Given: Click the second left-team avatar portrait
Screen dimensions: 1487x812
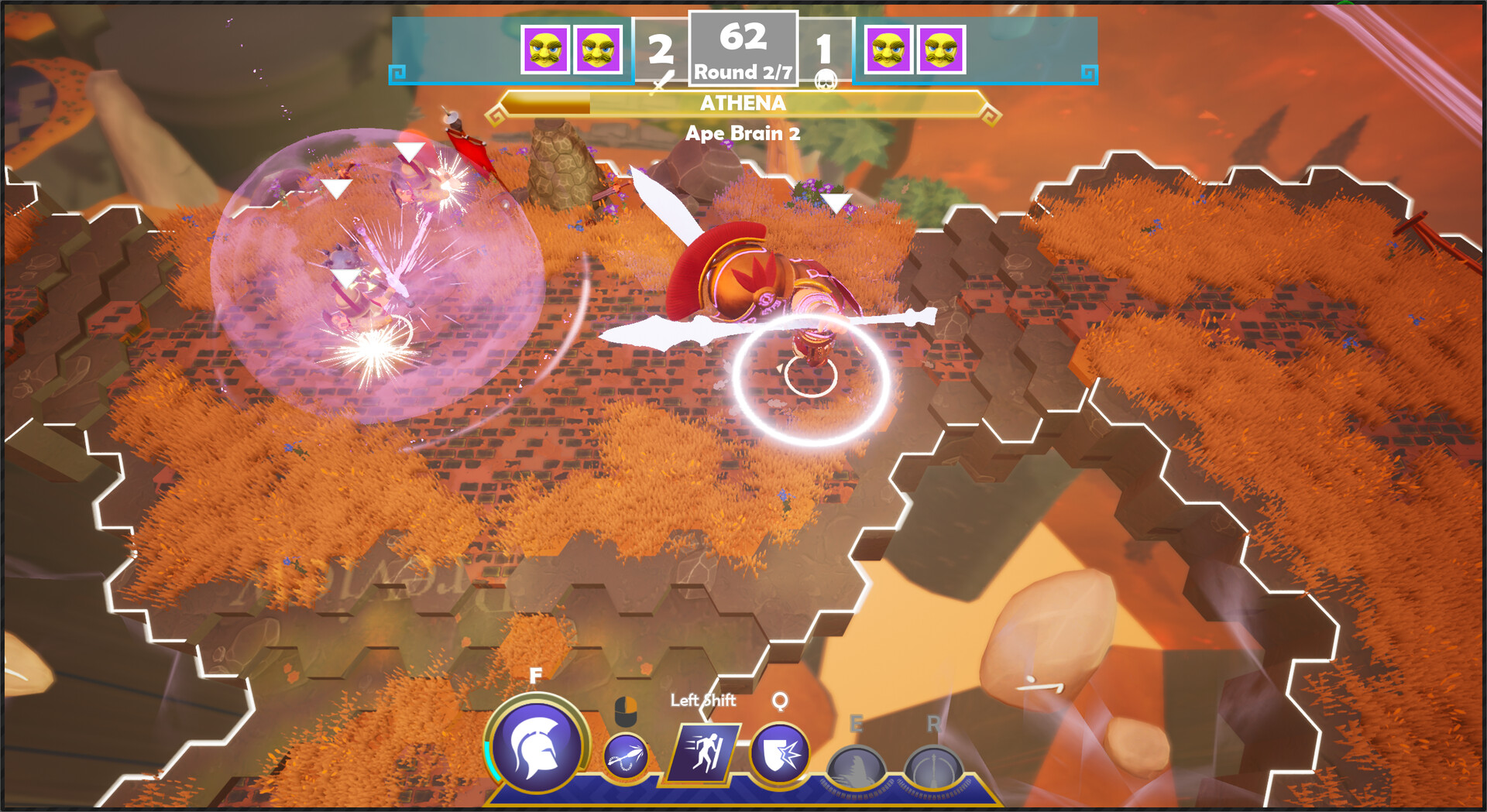Looking at the screenshot, I should pos(593,51).
